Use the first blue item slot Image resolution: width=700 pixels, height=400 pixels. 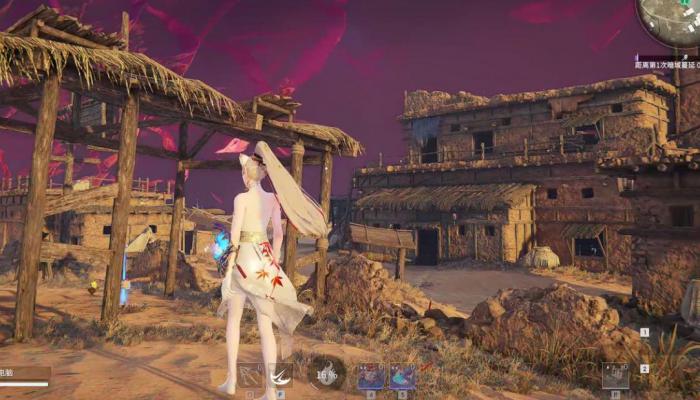(371, 376)
